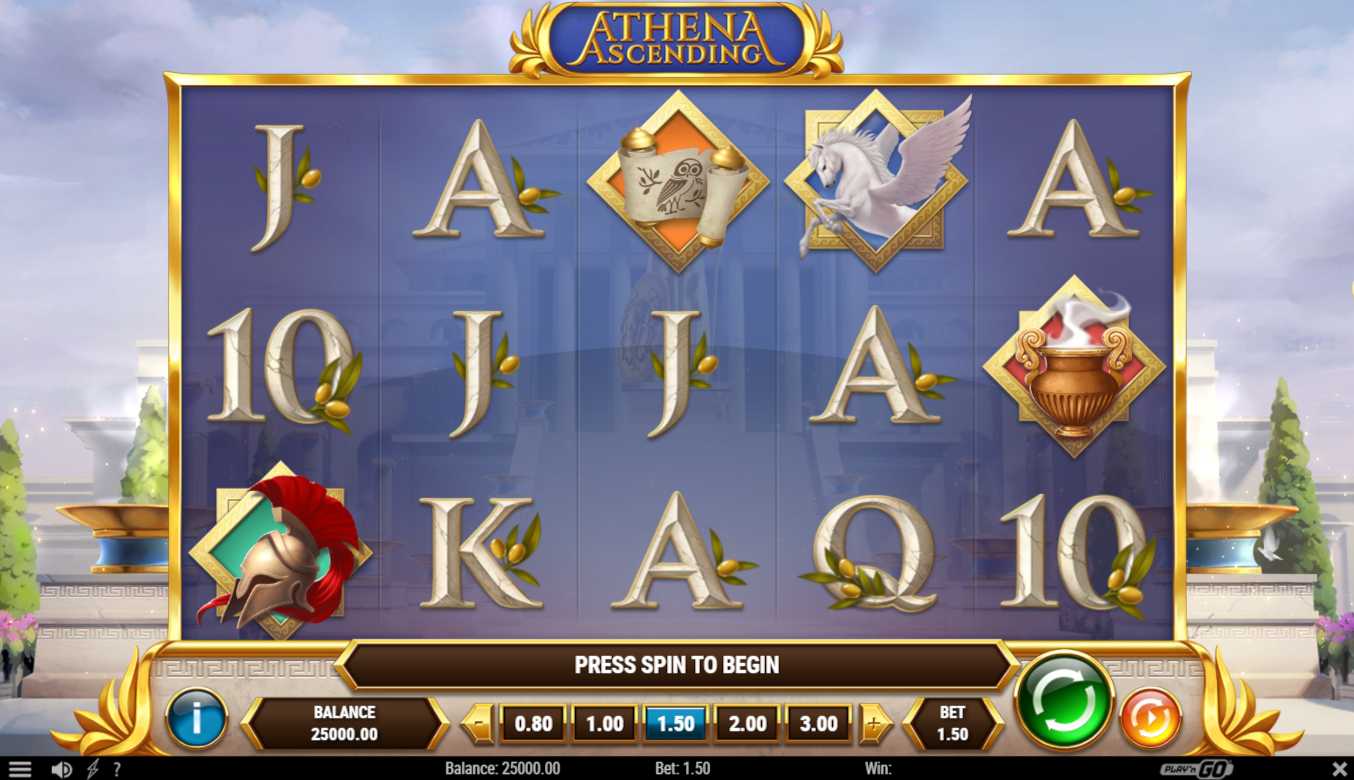Pick the 3.00 bet option
The height and width of the screenshot is (780, 1354).
point(818,724)
